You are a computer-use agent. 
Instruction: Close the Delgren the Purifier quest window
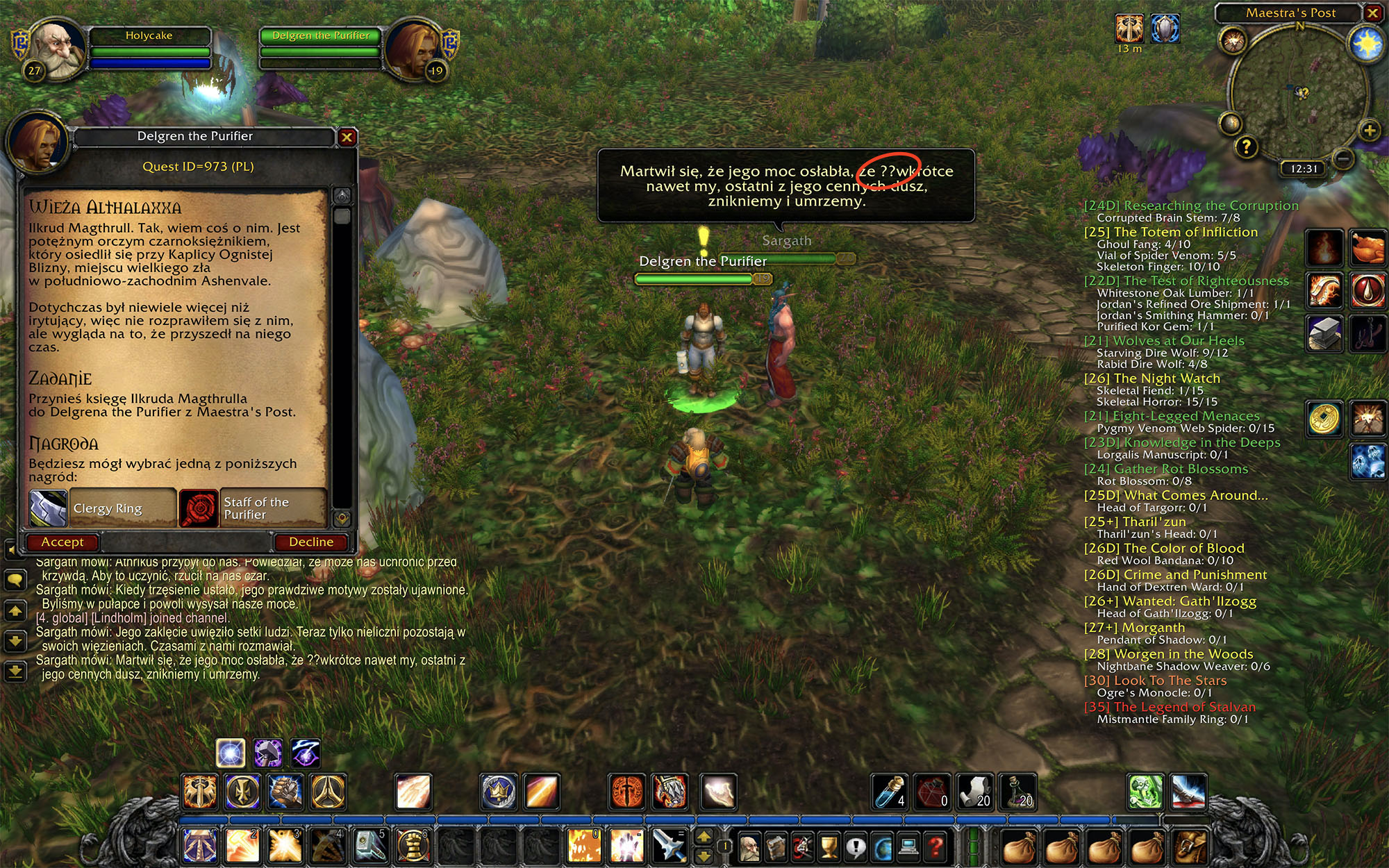[347, 137]
